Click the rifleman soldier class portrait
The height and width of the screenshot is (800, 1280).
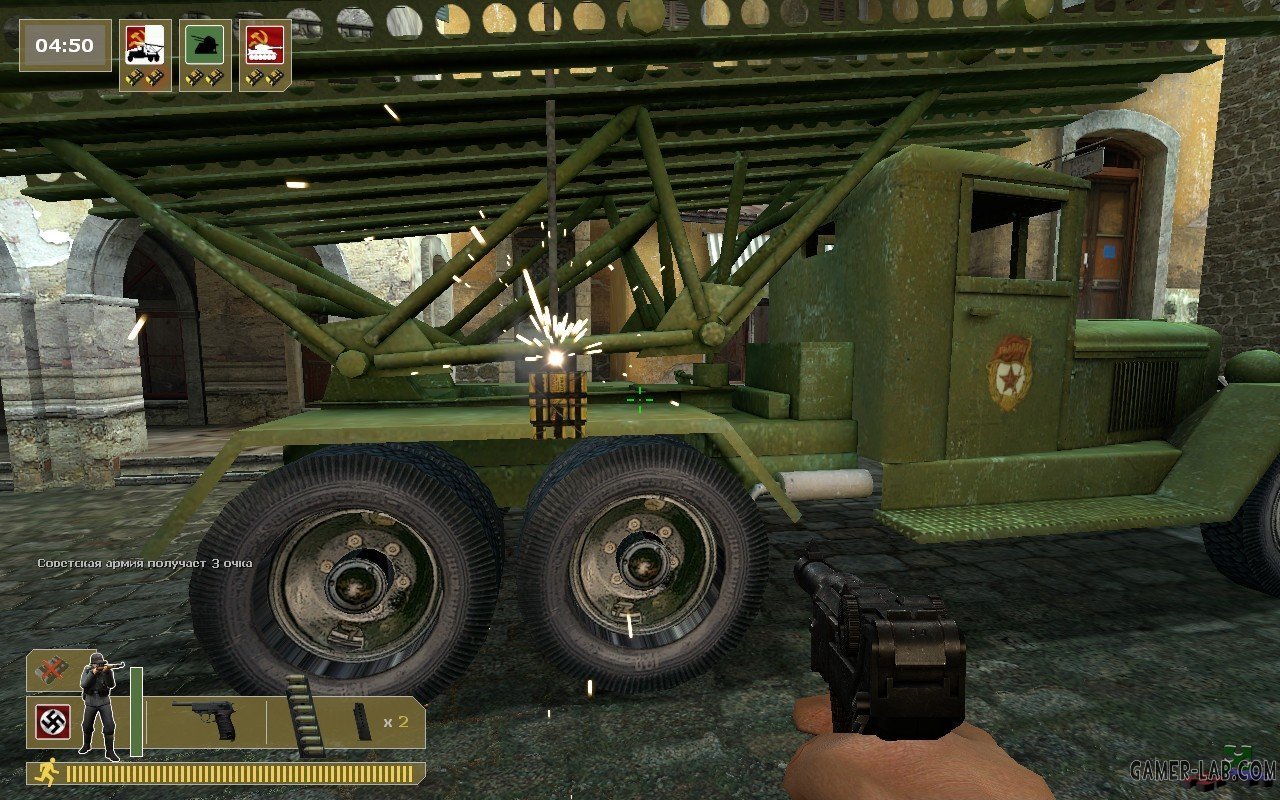click(99, 704)
